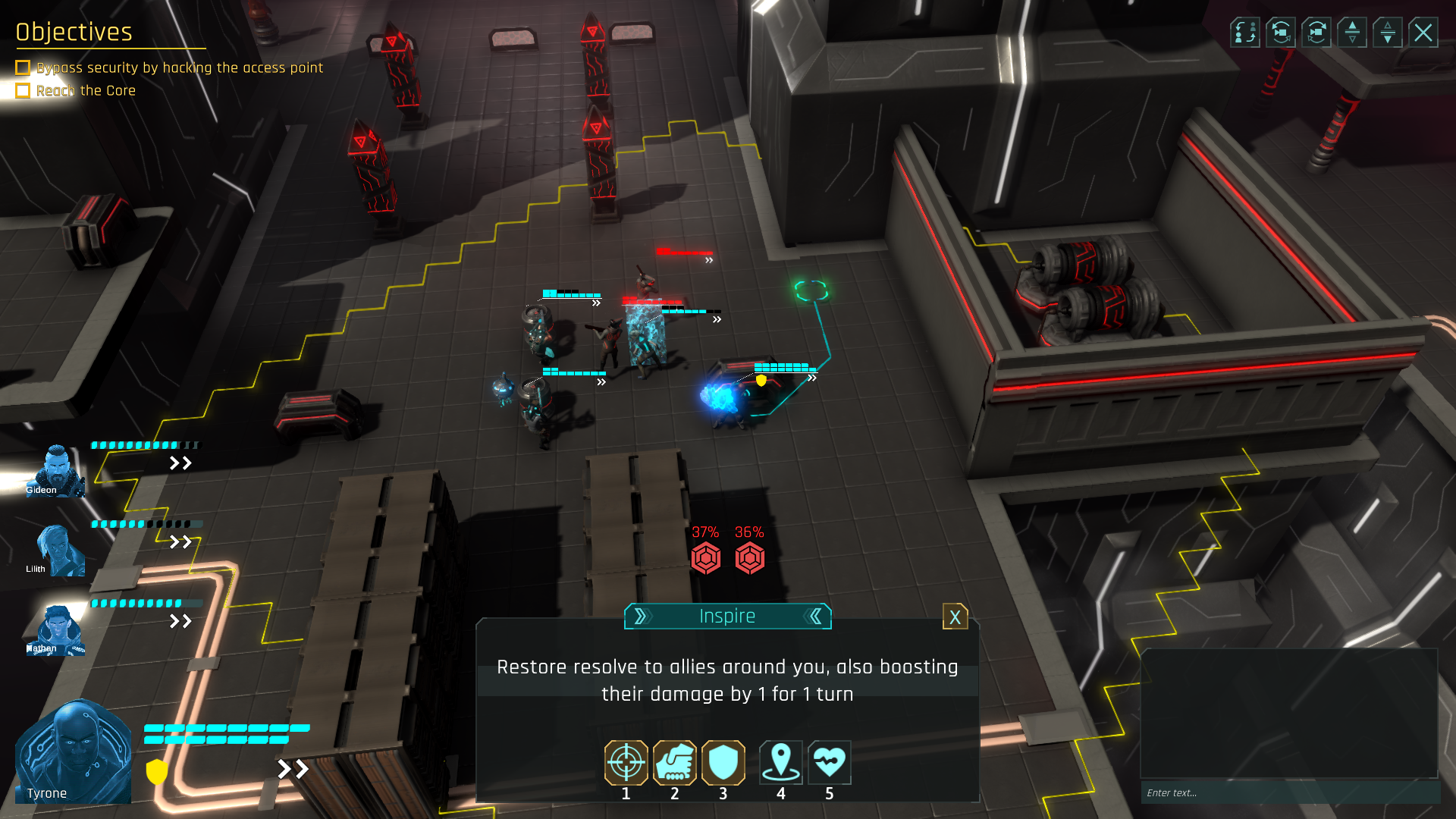Activate the crosshair shoot ability
This screenshot has width=1456, height=819.
(x=626, y=762)
